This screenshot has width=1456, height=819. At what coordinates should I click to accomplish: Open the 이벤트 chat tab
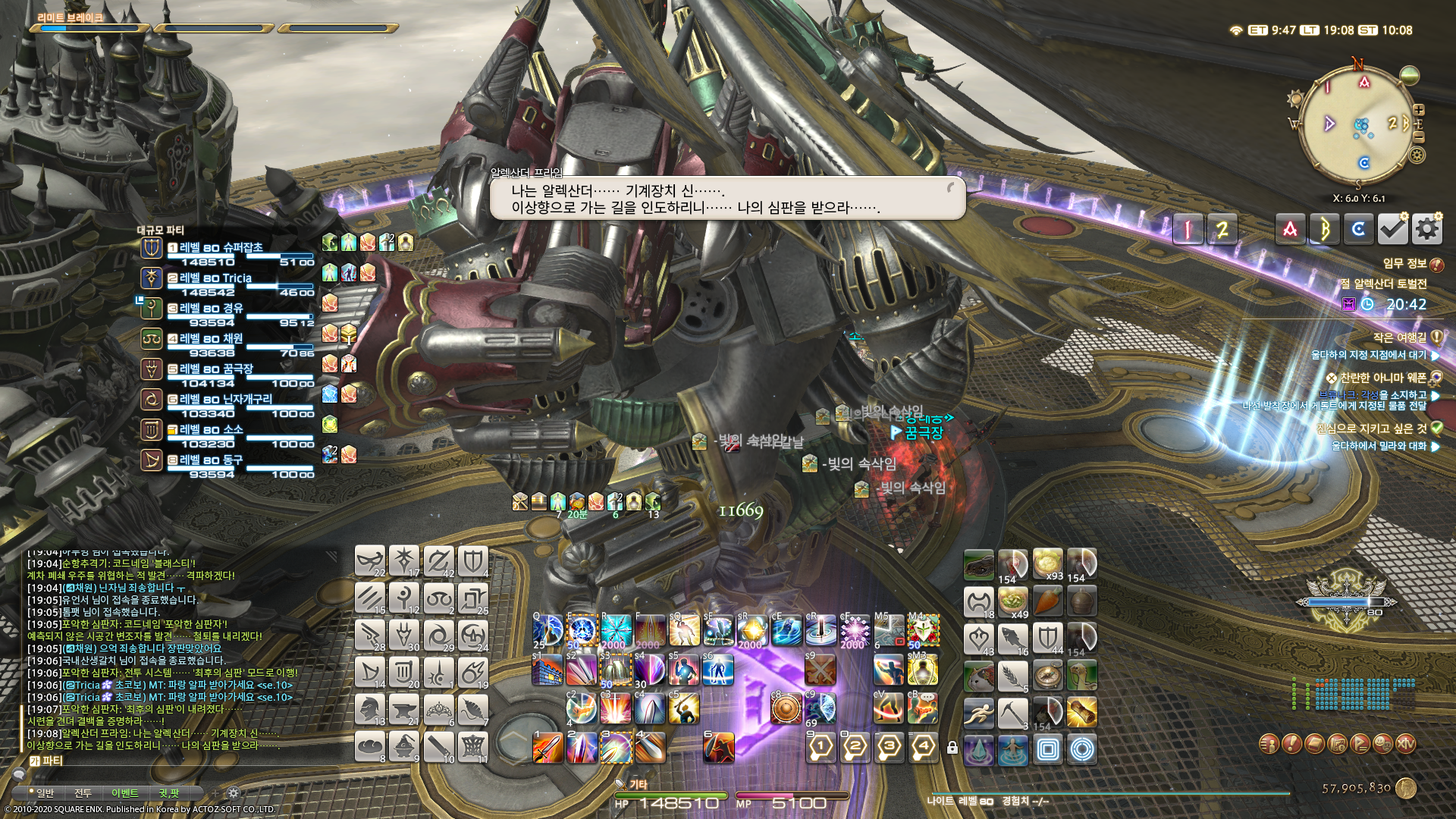pyautogui.click(x=125, y=793)
